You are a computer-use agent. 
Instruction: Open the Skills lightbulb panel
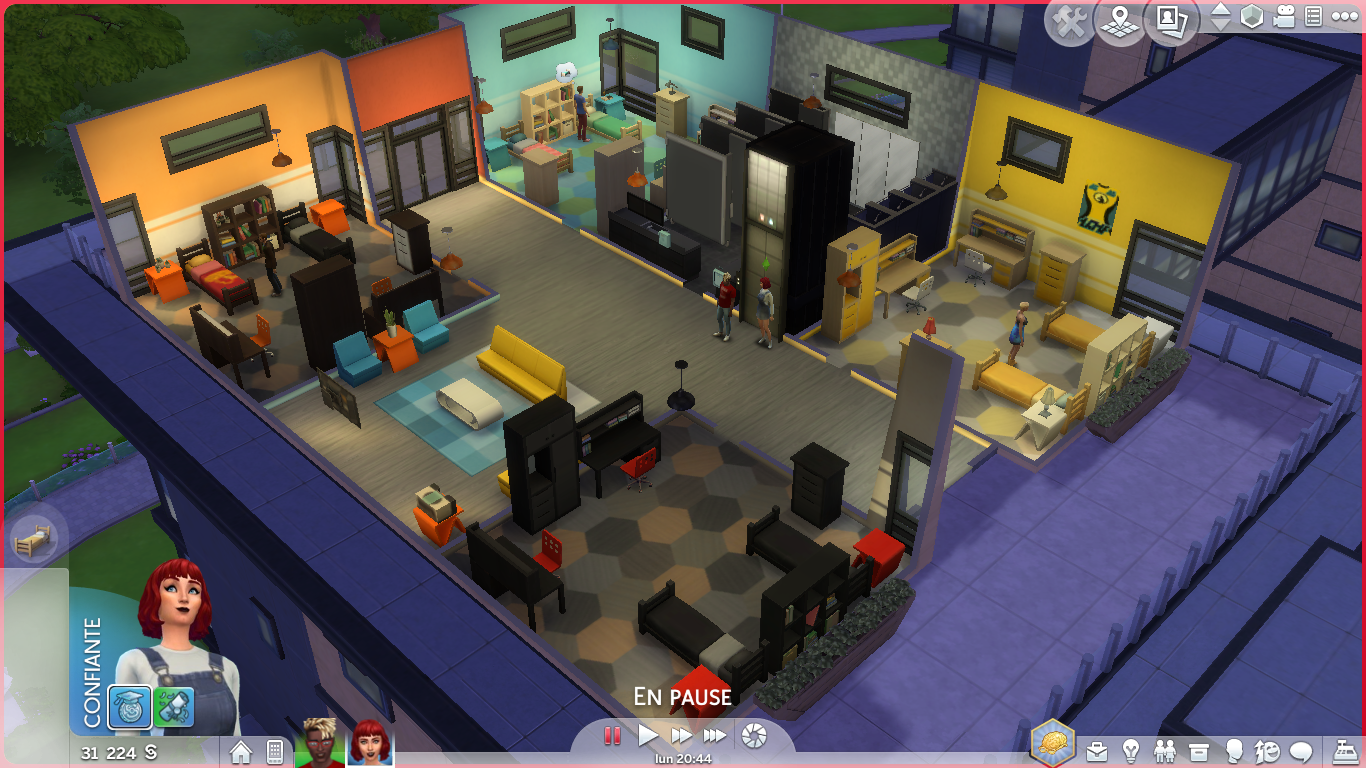[1131, 750]
